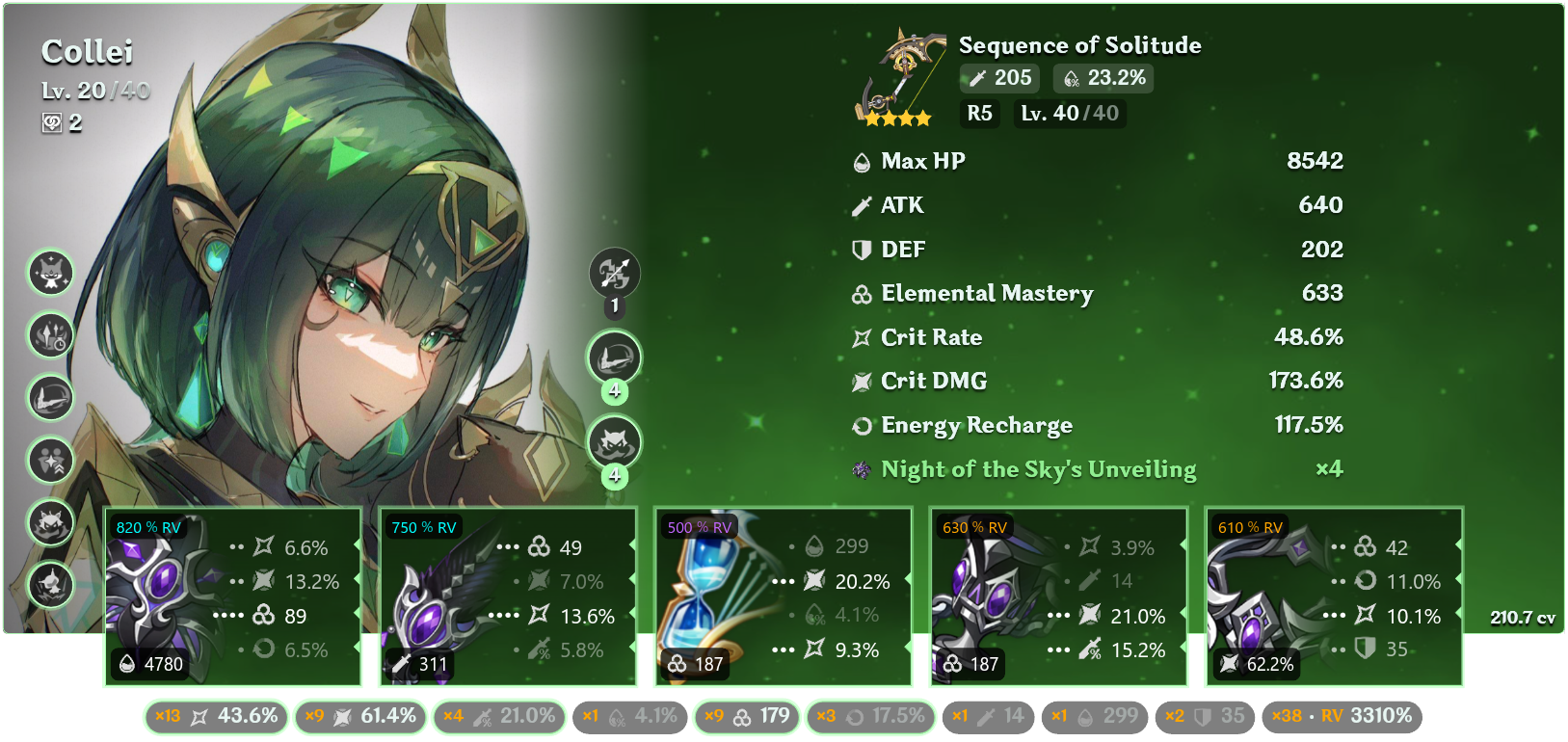Click the Elemental Mastery stat icon
The image size is (1568, 742).
tap(861, 294)
